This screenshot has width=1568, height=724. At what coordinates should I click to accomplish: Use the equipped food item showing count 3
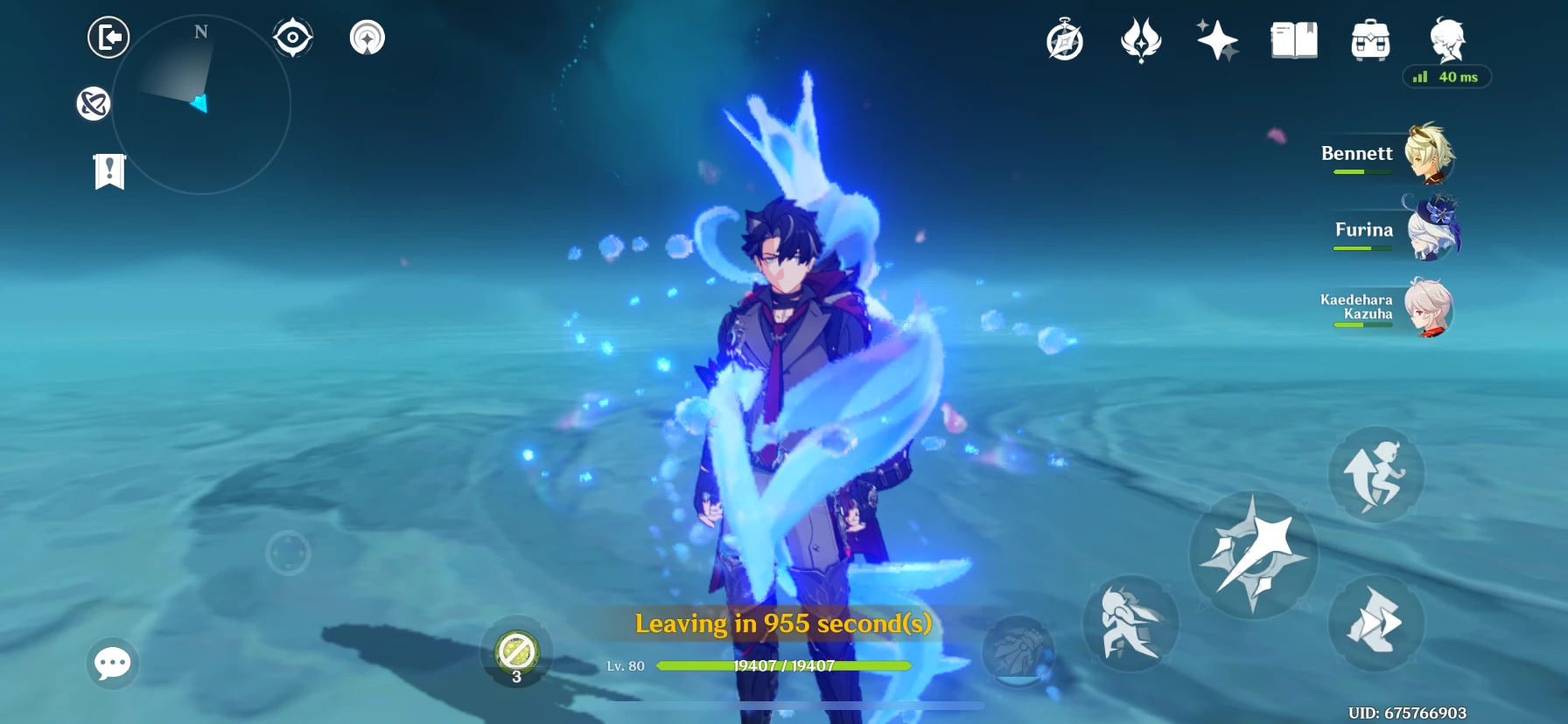[x=516, y=651]
